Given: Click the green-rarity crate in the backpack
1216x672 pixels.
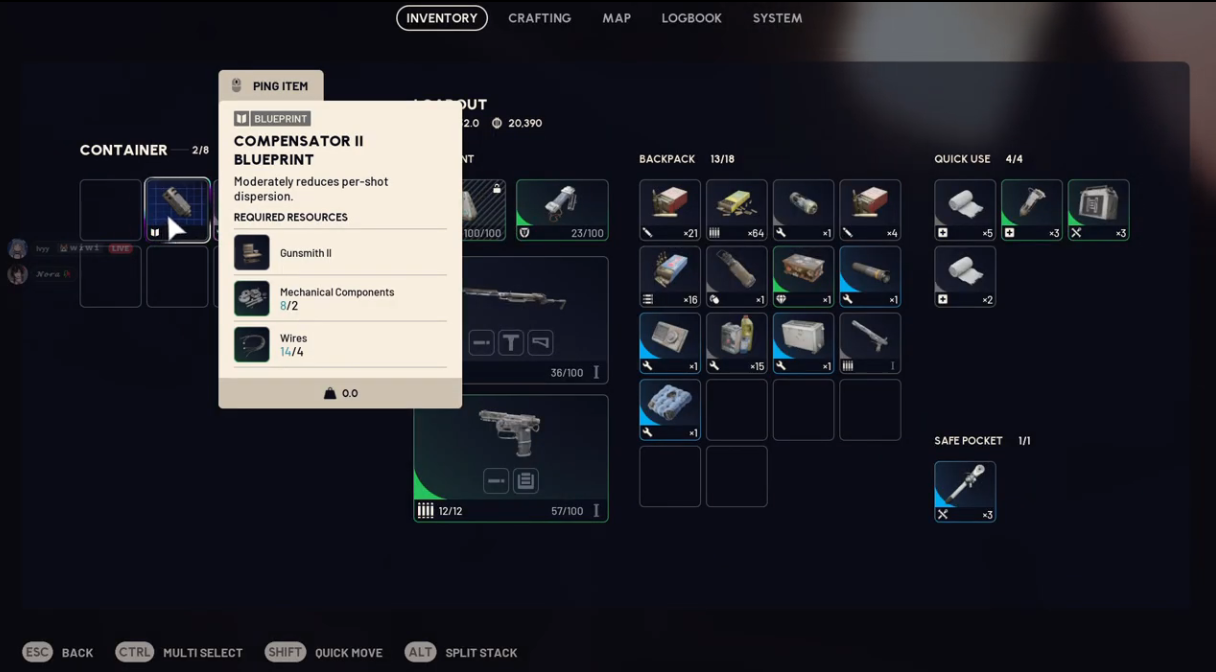Looking at the screenshot, I should (803, 277).
